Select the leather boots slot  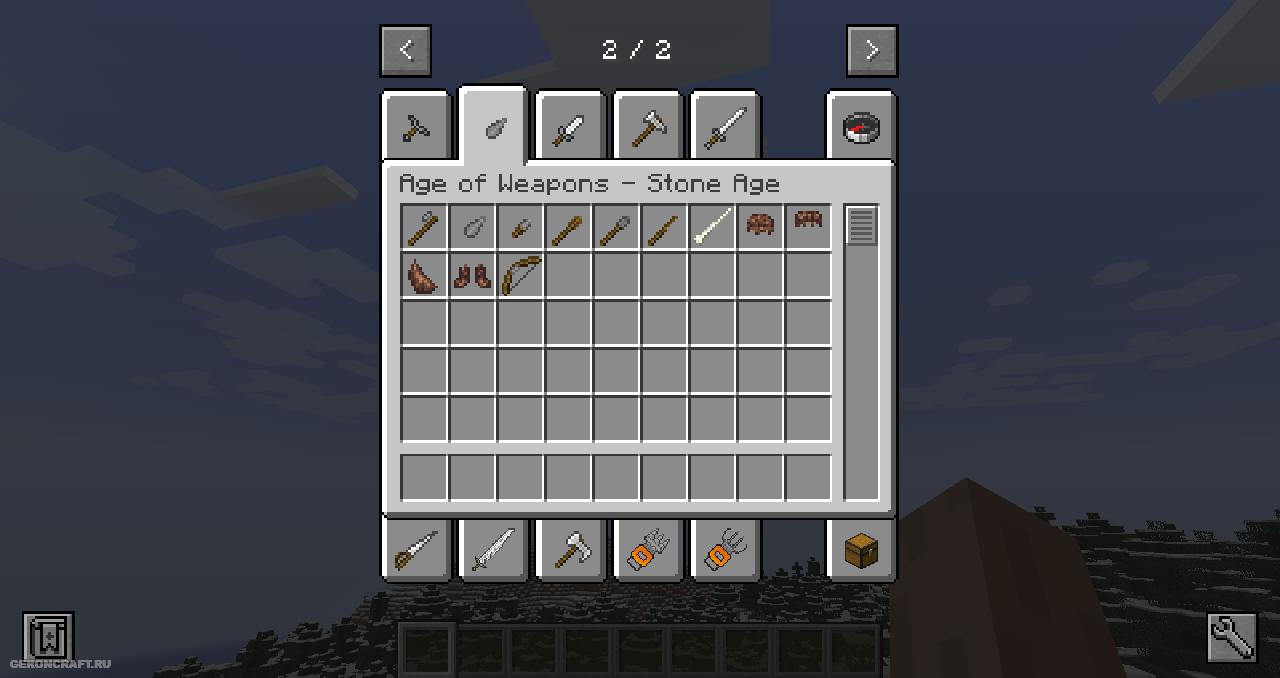pos(472,275)
